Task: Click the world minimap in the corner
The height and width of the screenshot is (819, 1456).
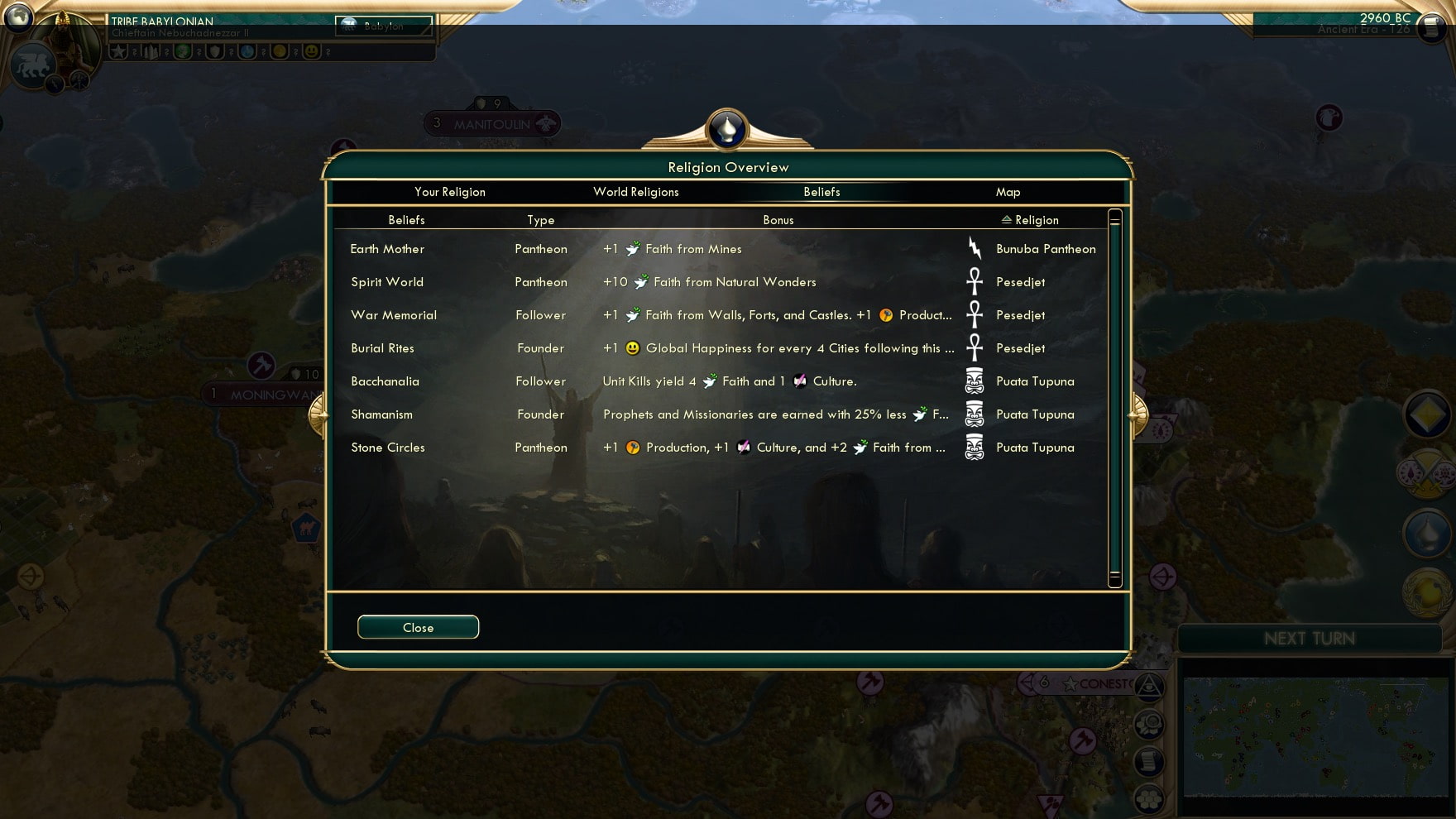Action: [1315, 736]
